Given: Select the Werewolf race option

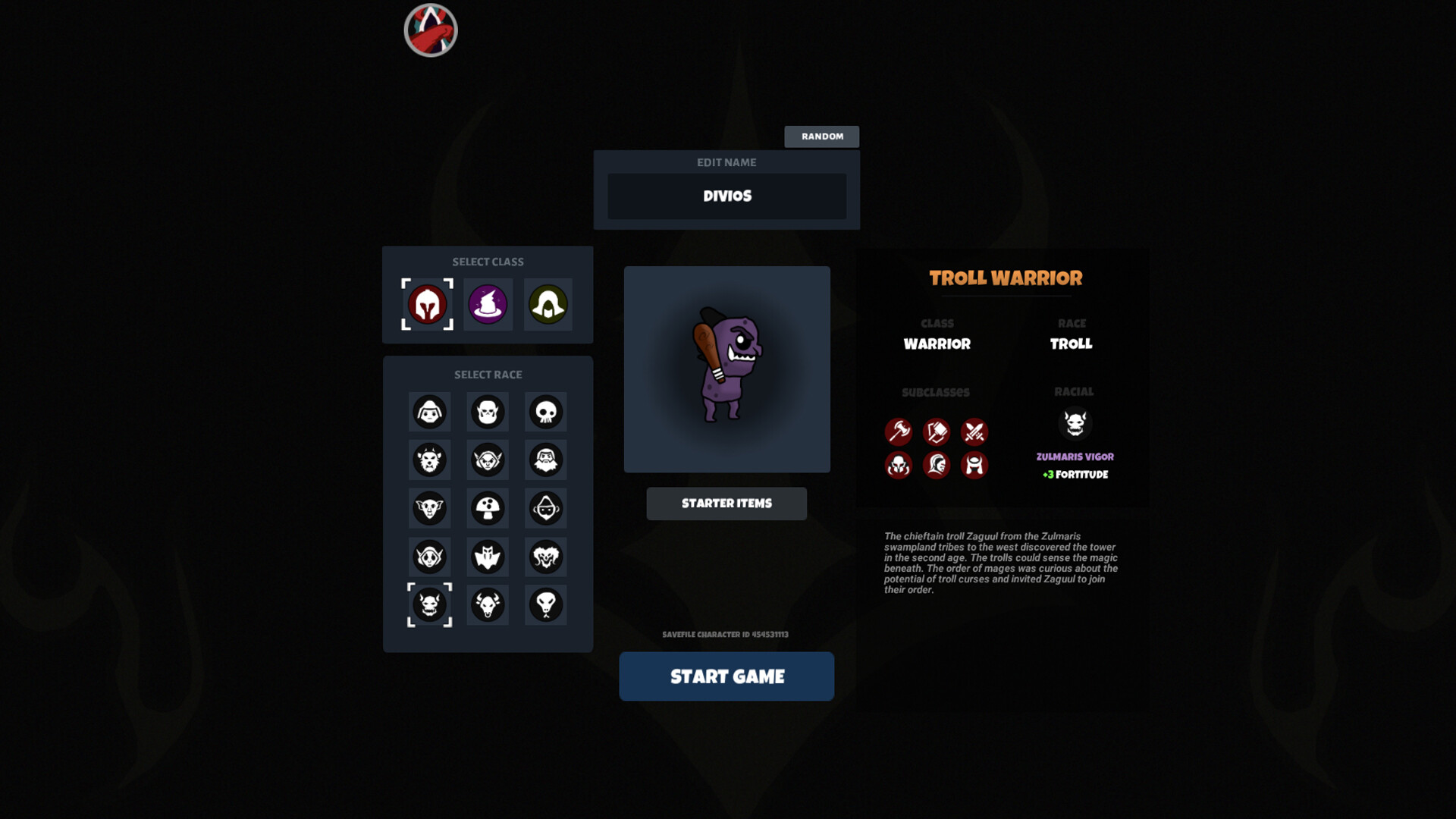Looking at the screenshot, I should pyautogui.click(x=429, y=460).
